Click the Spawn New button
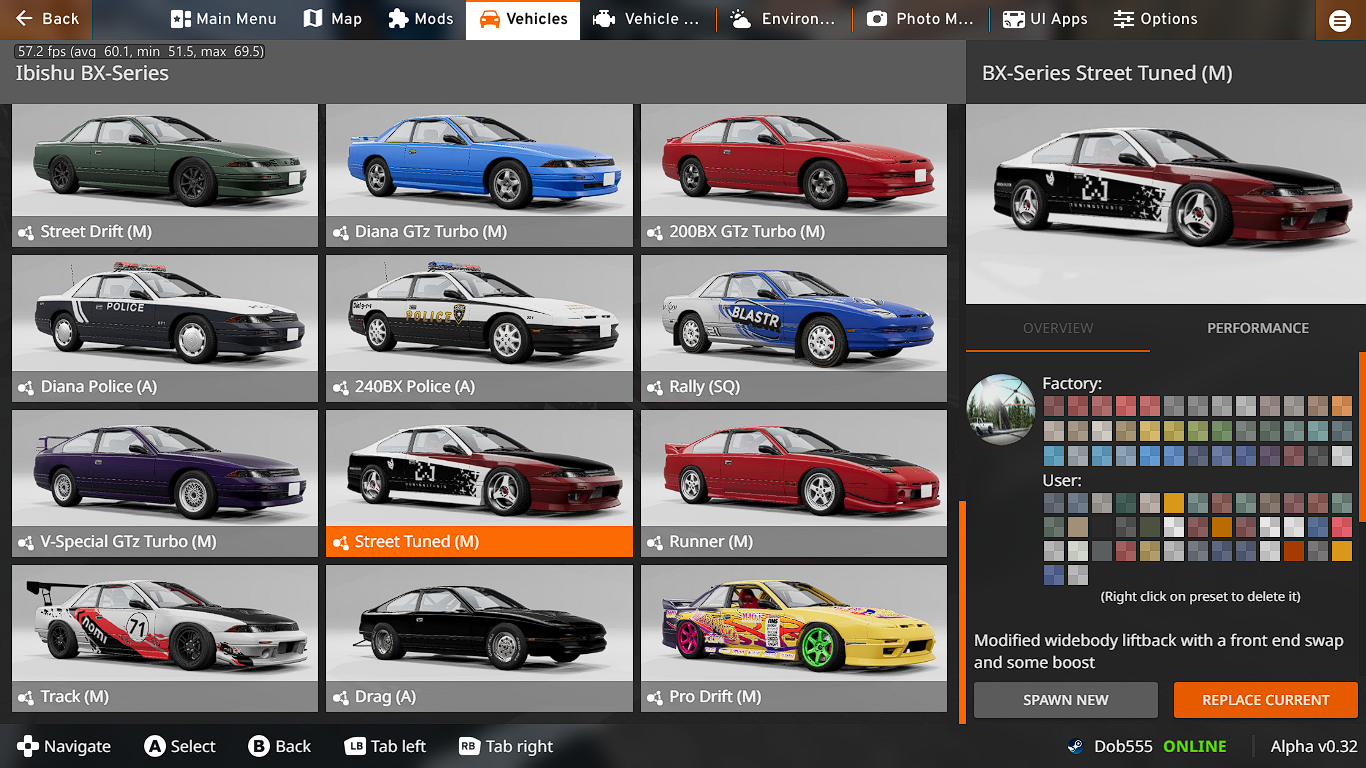 [x=1066, y=700]
